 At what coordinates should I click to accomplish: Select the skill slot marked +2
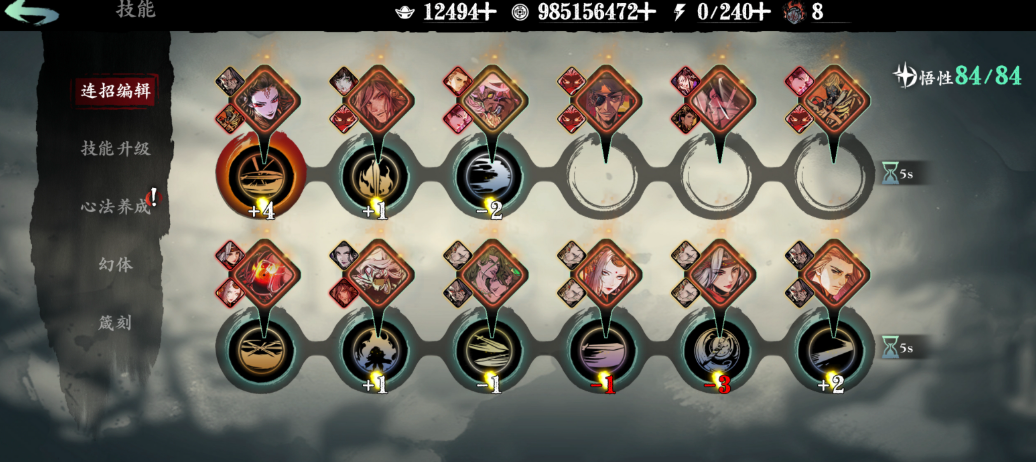832,349
